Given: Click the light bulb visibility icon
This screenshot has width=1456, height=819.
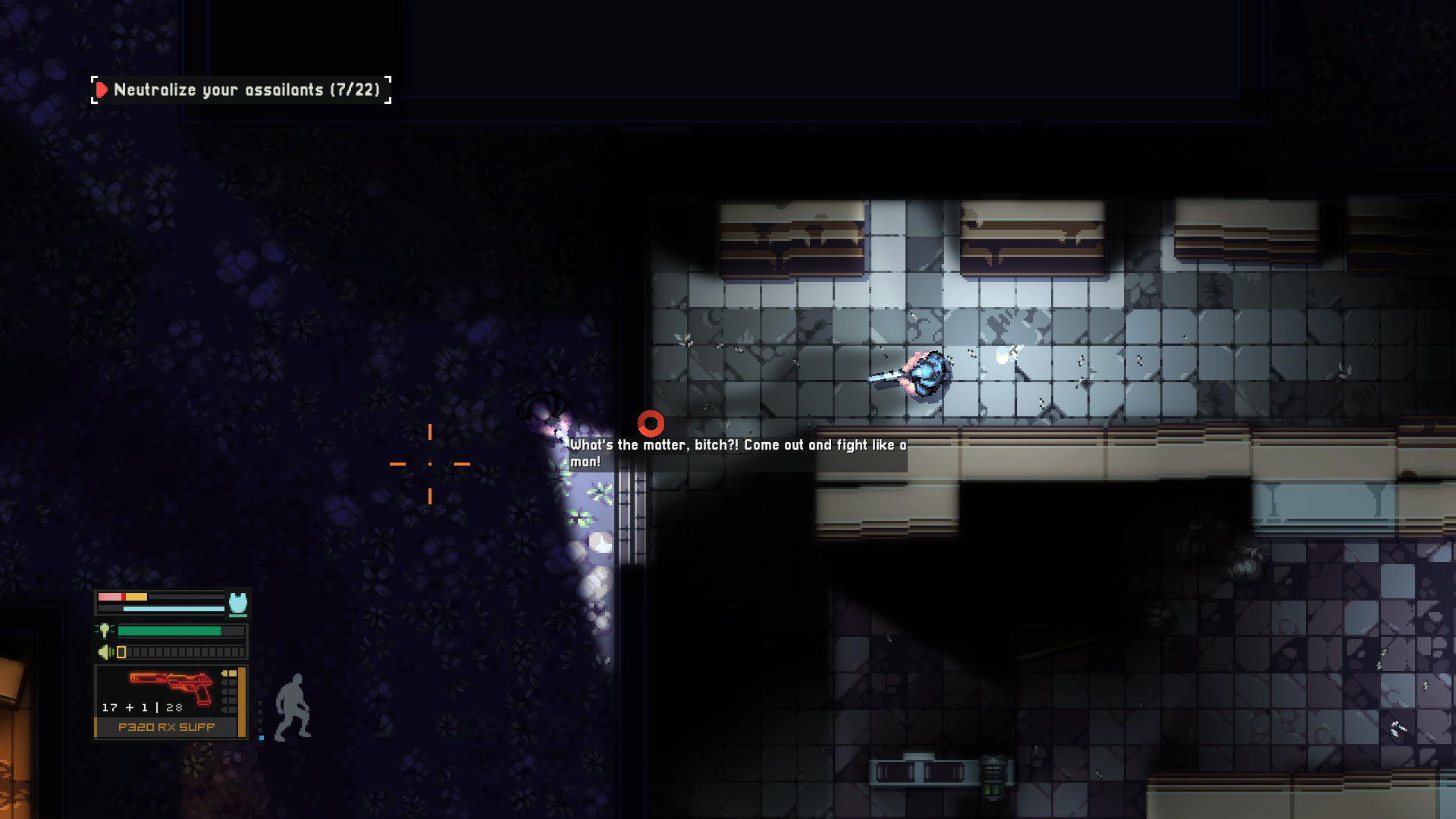Looking at the screenshot, I should click(105, 630).
